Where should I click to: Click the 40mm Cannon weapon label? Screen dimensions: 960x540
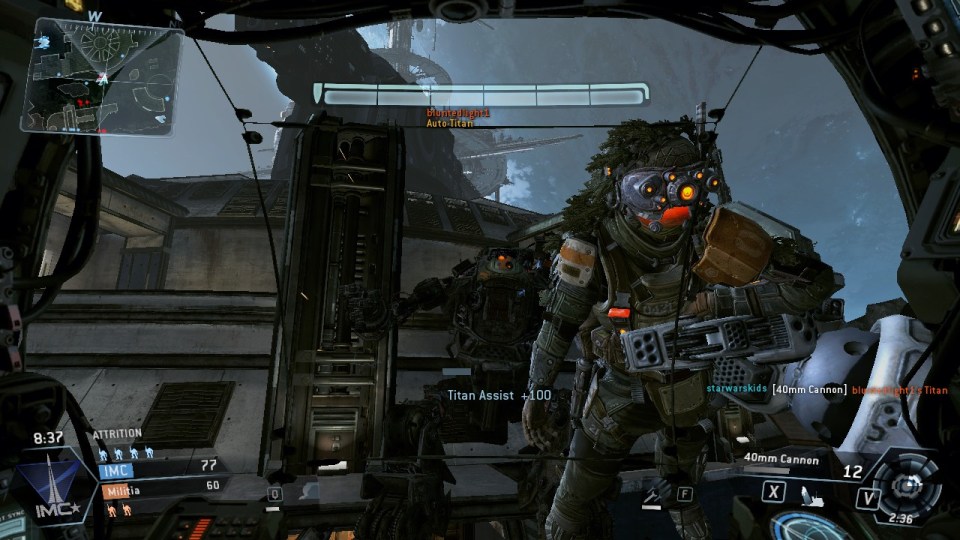point(781,460)
